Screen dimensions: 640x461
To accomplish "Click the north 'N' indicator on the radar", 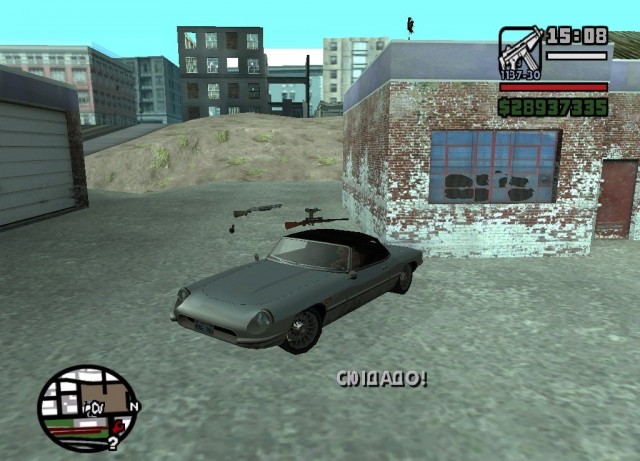I will point(135,406).
